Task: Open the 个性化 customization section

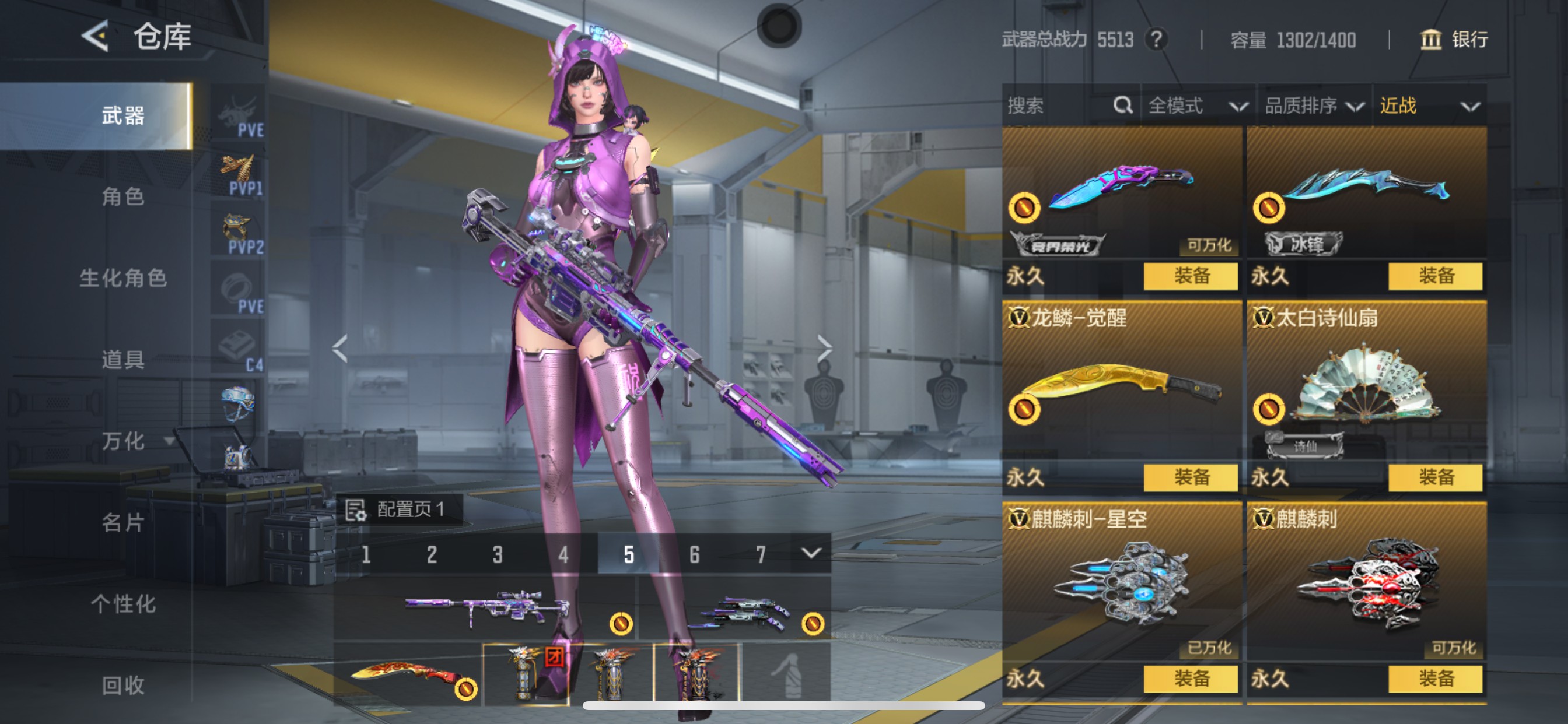Action: pyautogui.click(x=123, y=603)
